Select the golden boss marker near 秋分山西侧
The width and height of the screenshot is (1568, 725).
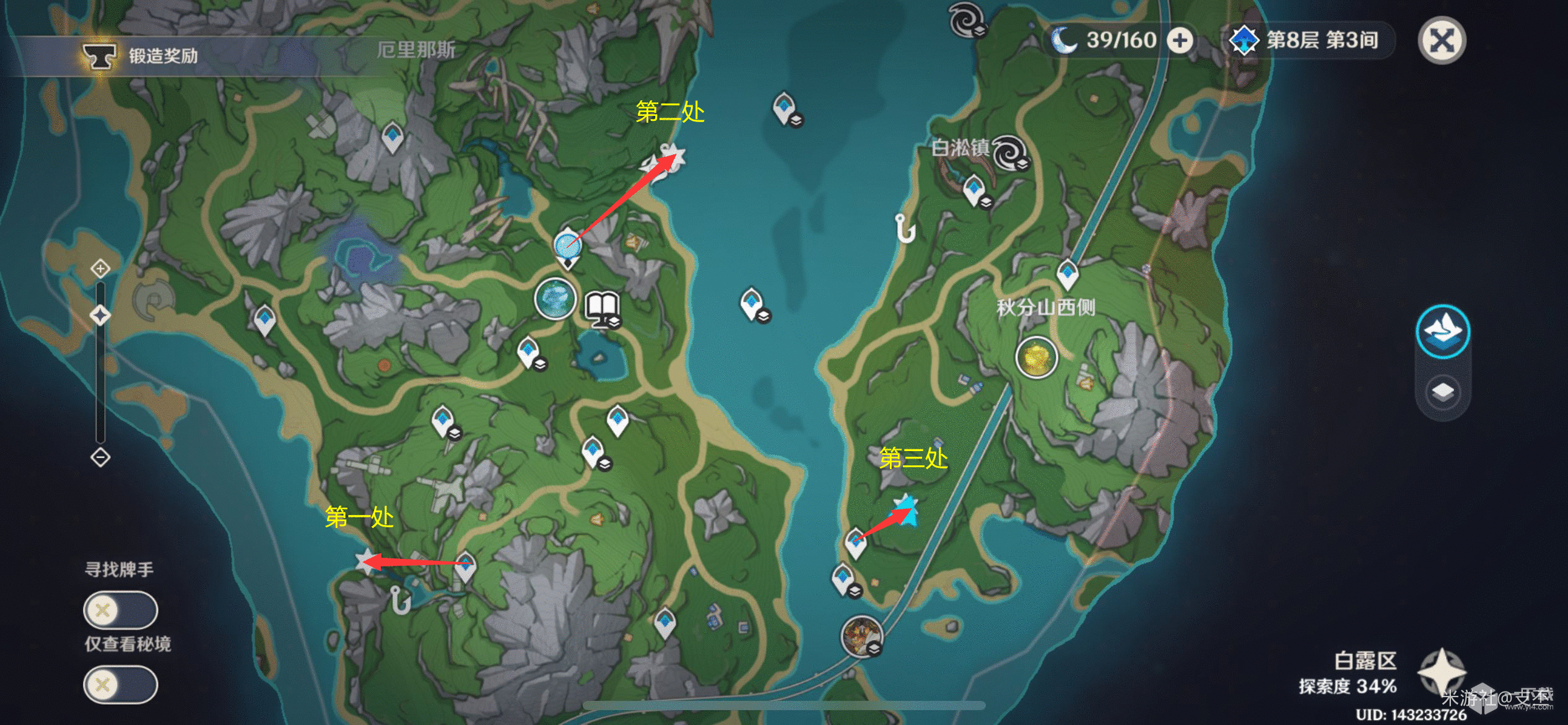coord(1036,357)
